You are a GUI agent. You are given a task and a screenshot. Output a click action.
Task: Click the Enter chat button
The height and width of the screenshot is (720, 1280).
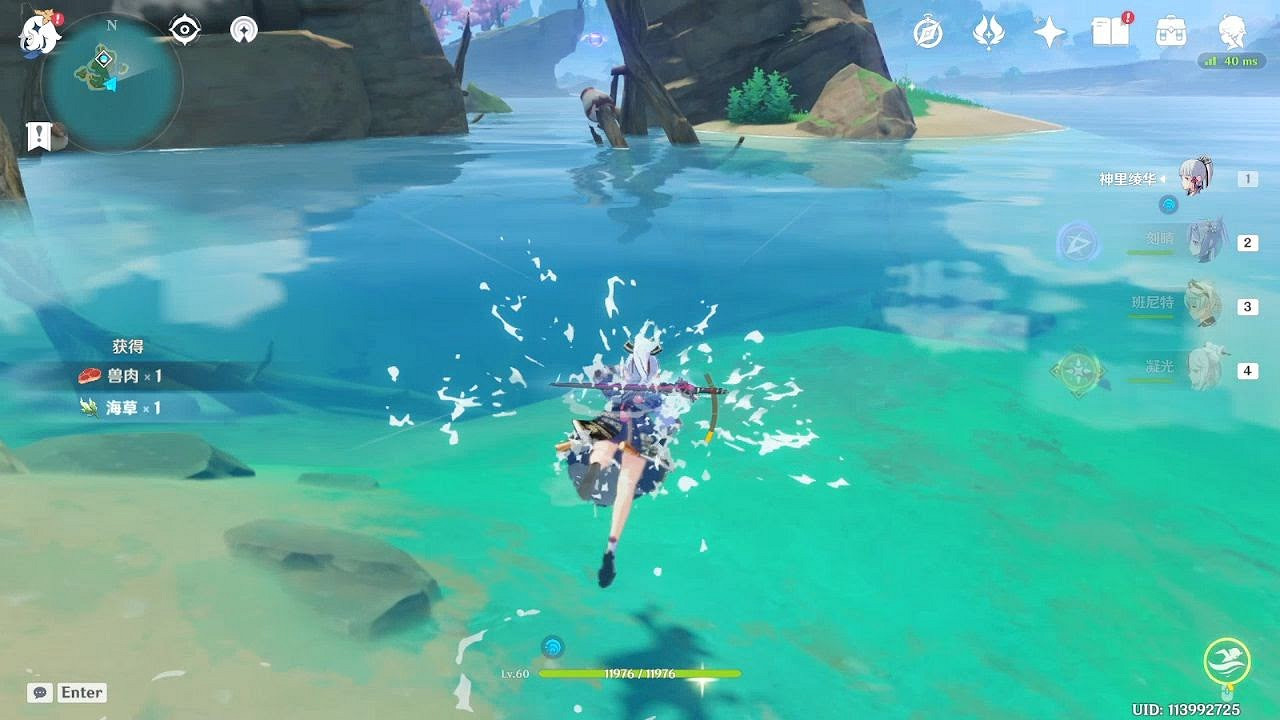click(82, 692)
